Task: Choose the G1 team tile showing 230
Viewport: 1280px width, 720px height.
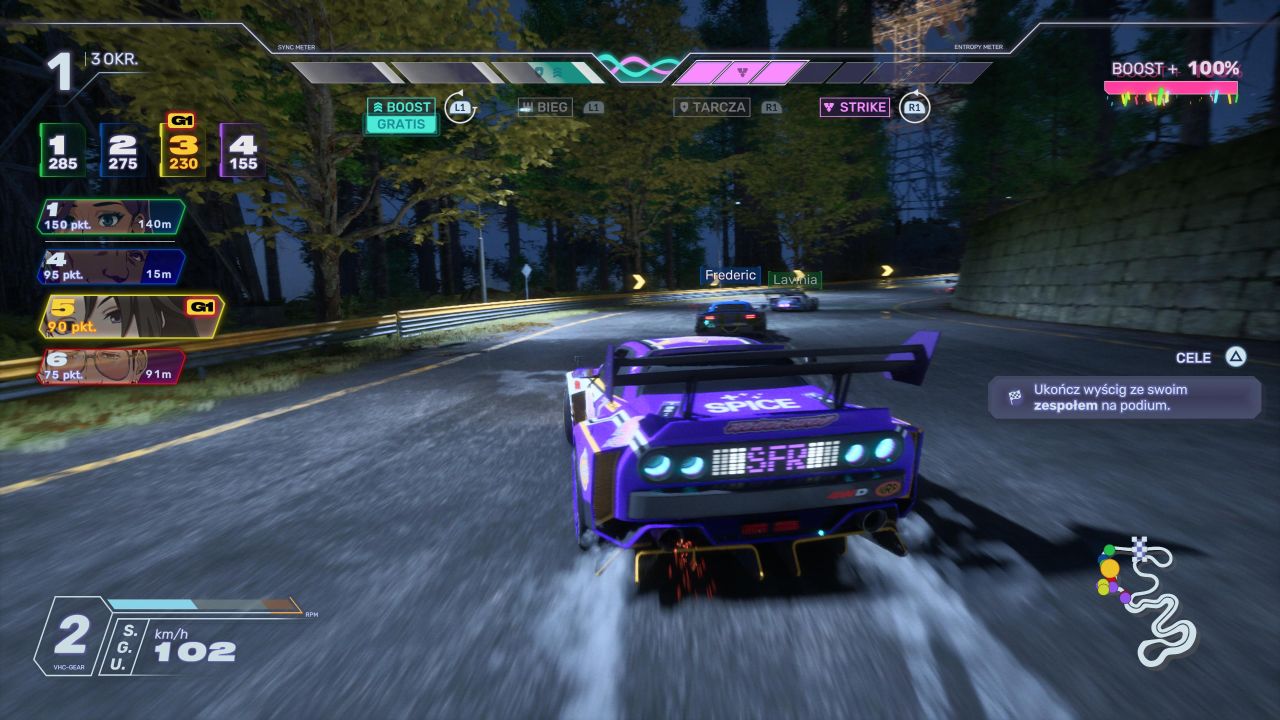Action: 183,150
